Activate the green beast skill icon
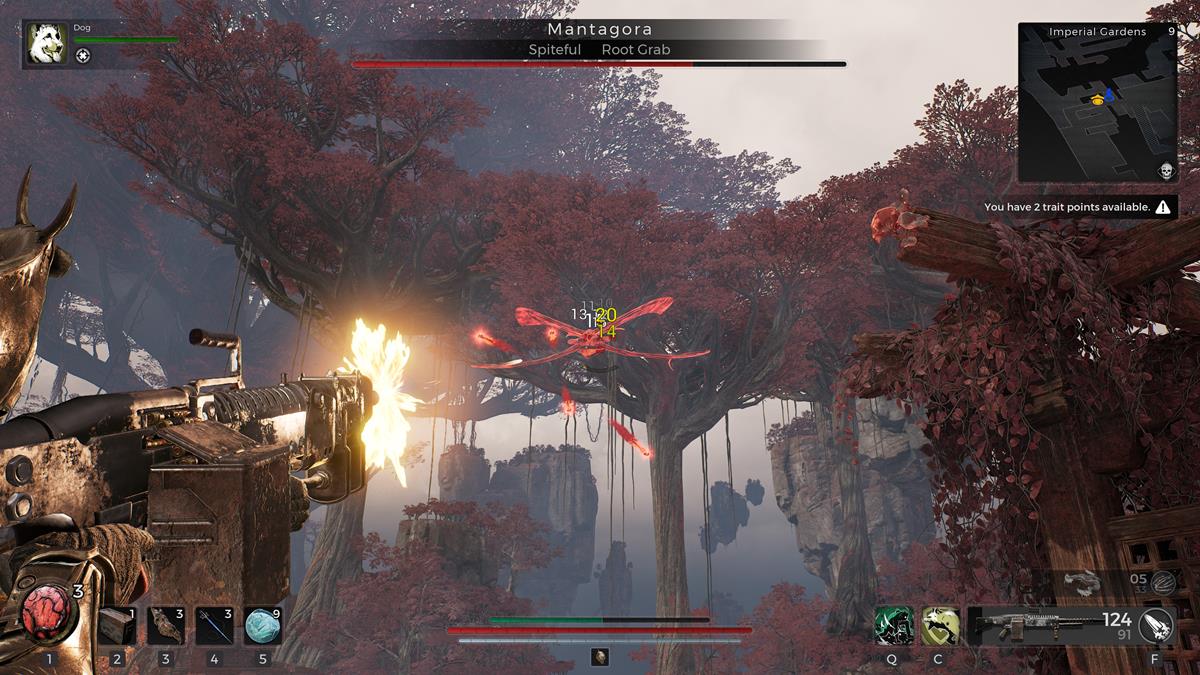 893,626
